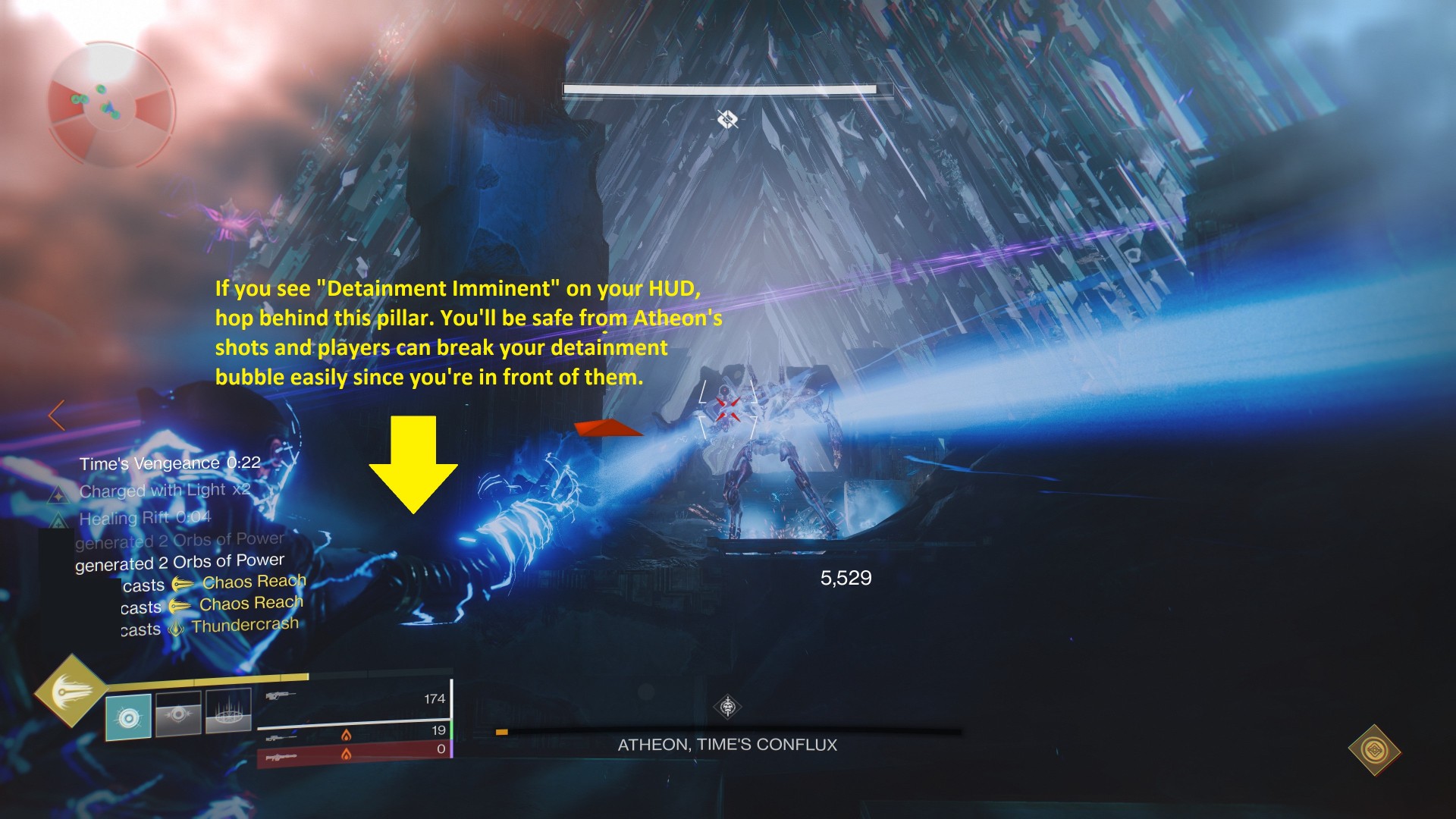
Task: Click the solar burn flame icon beside the sniper
Action: [347, 736]
